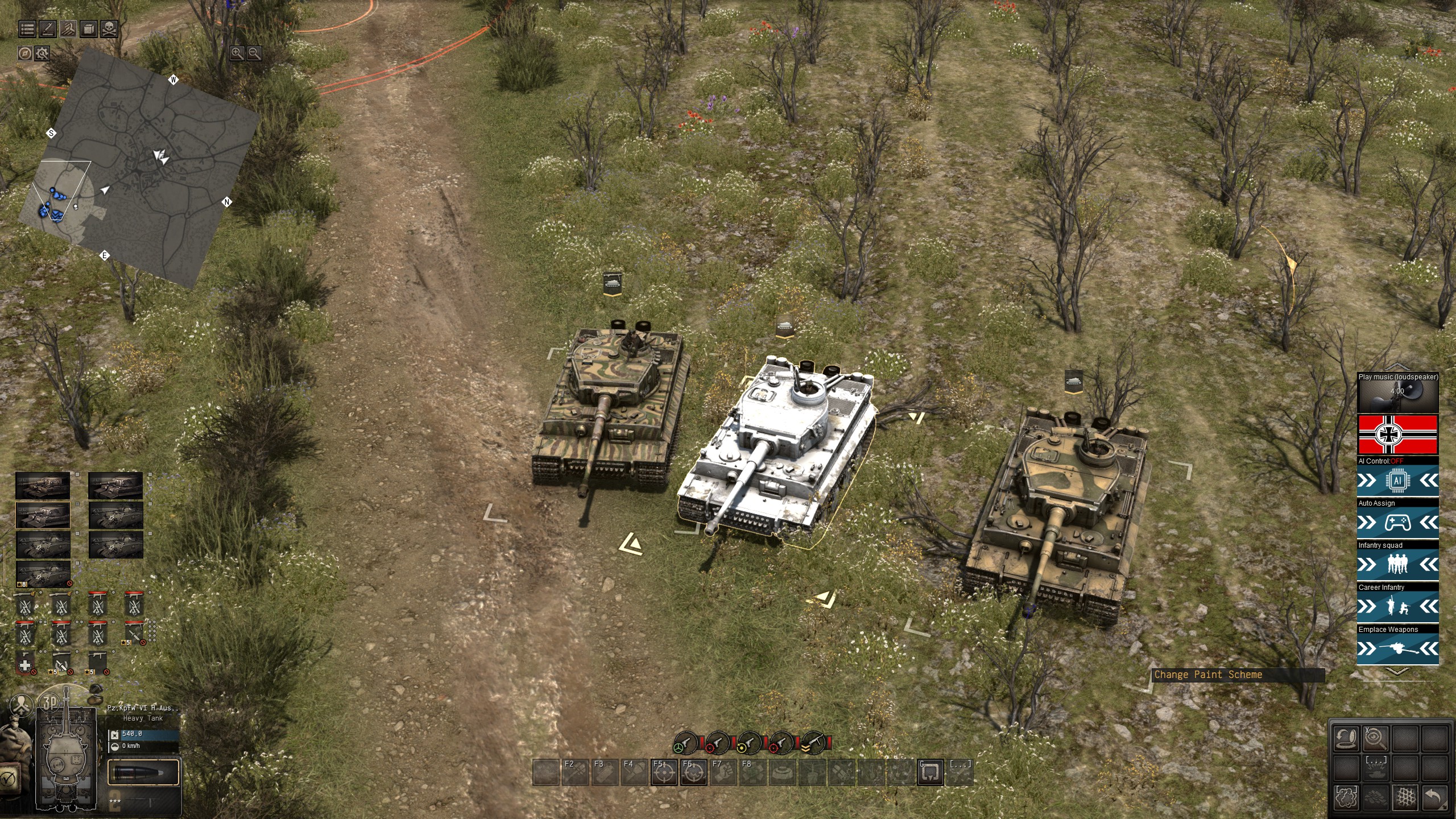This screenshot has width=1456, height=819.
Task: Click the skull and crossbones button
Action: 109,28
